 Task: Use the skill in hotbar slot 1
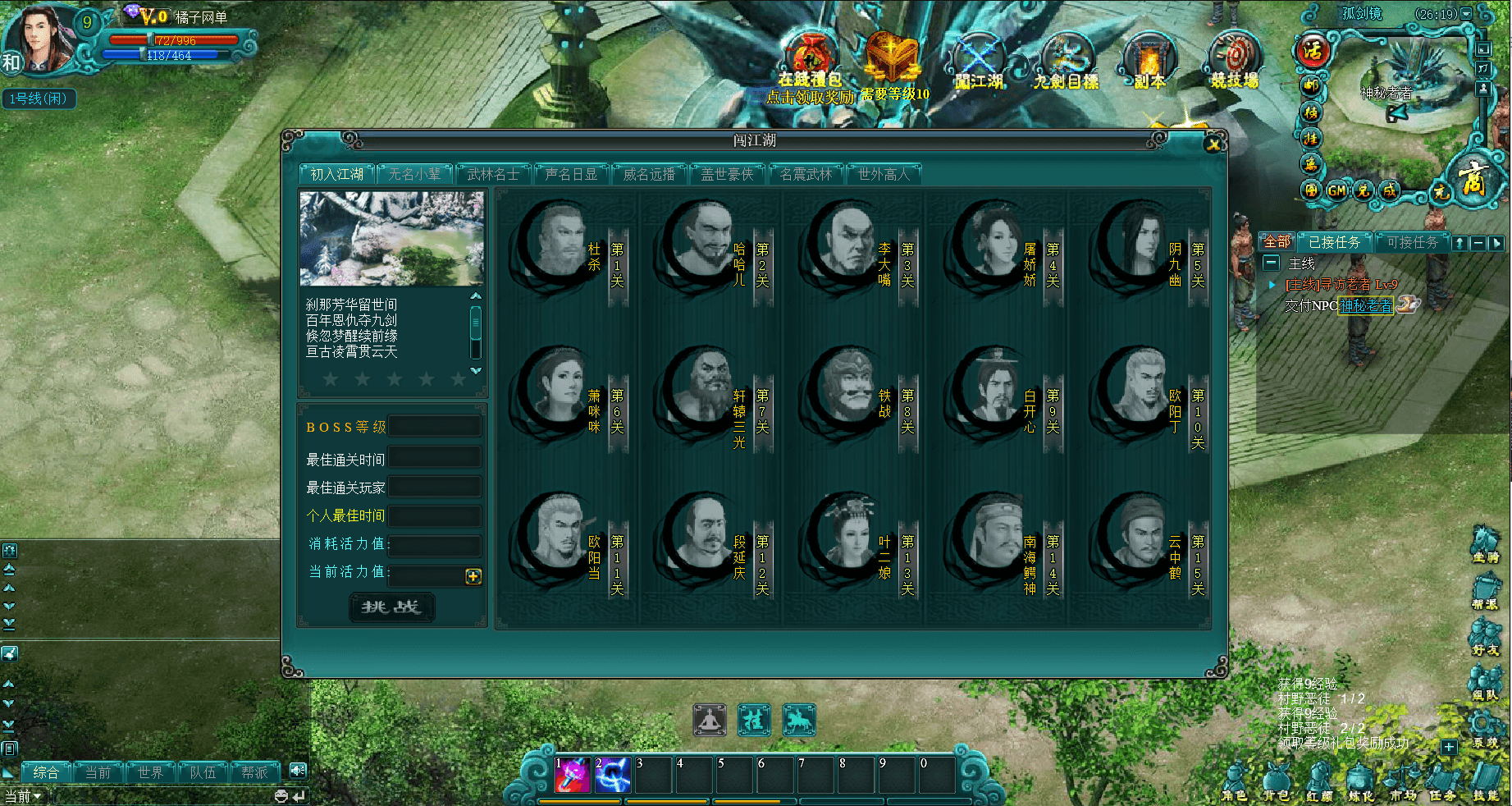pyautogui.click(x=573, y=775)
